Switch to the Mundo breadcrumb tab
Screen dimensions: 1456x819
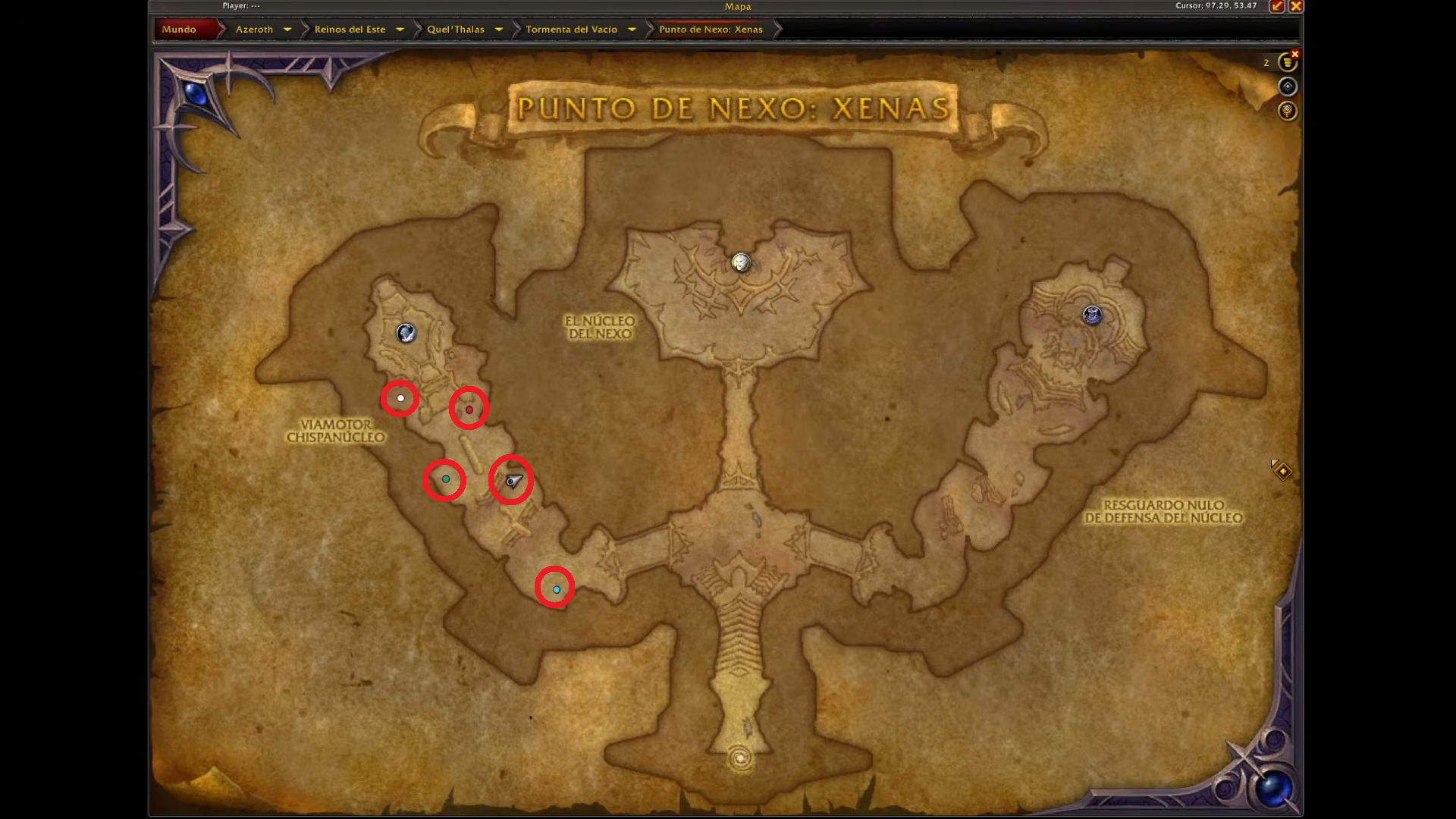tap(179, 29)
